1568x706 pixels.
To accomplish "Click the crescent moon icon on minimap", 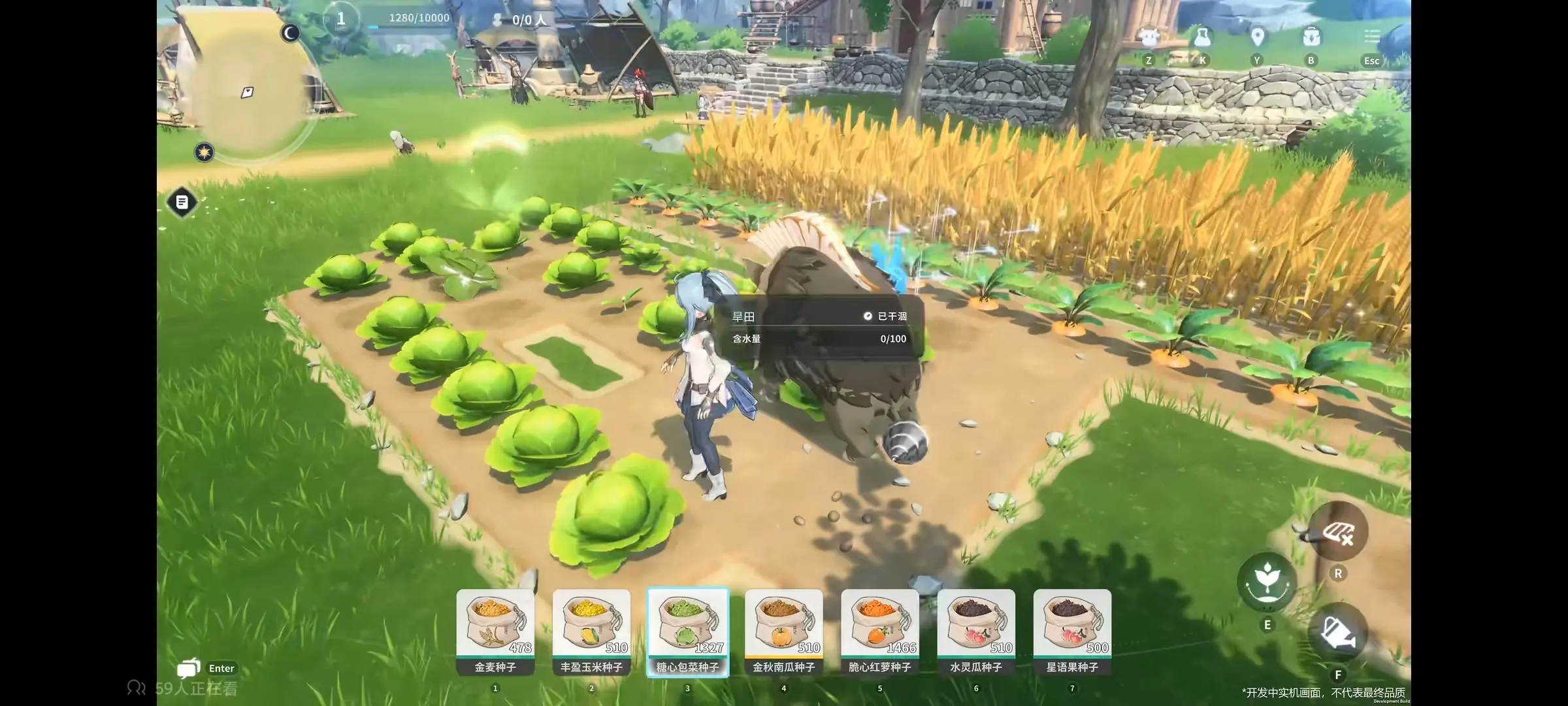I will coord(290,33).
